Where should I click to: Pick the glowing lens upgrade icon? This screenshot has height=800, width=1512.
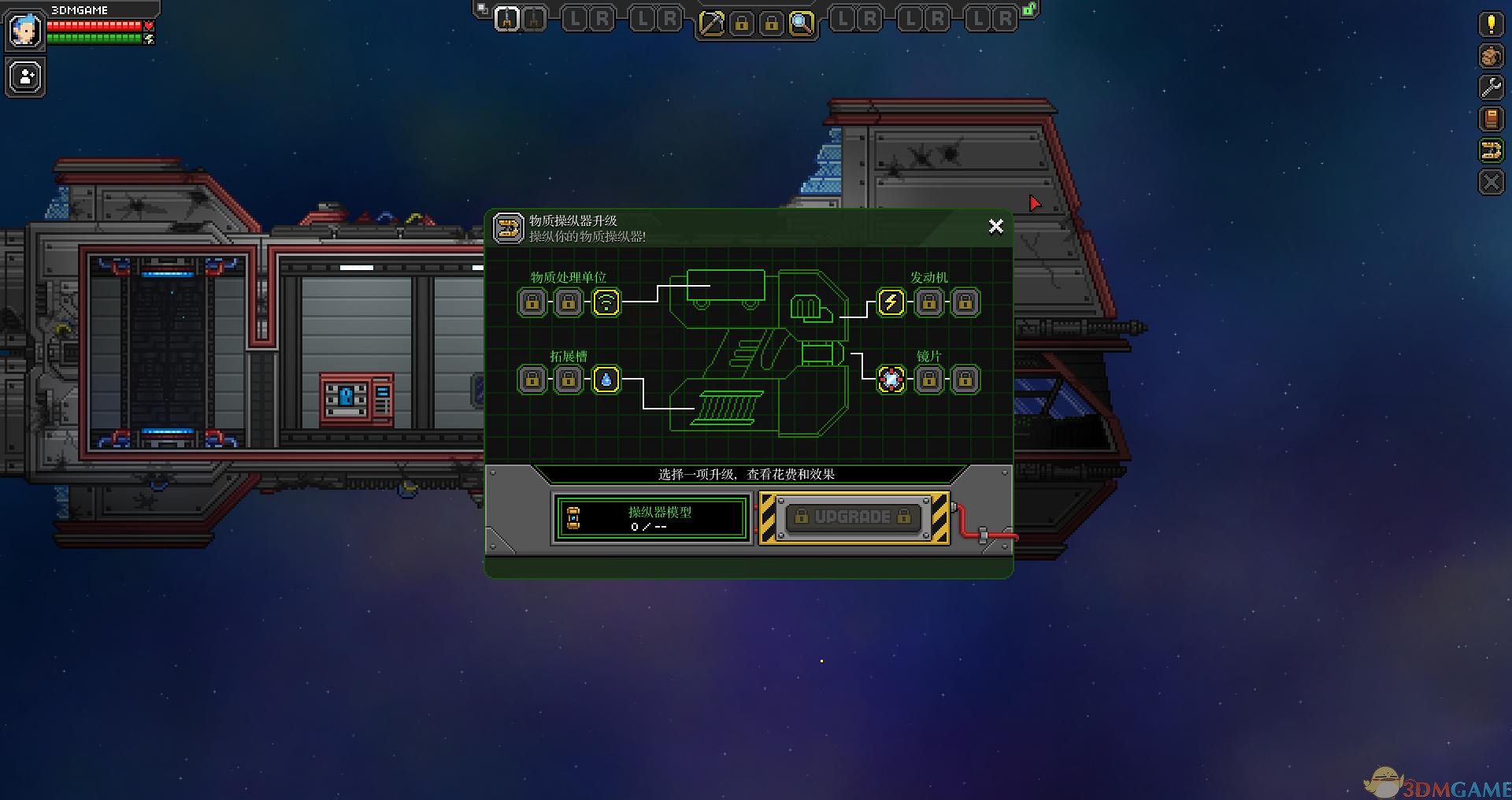891,380
